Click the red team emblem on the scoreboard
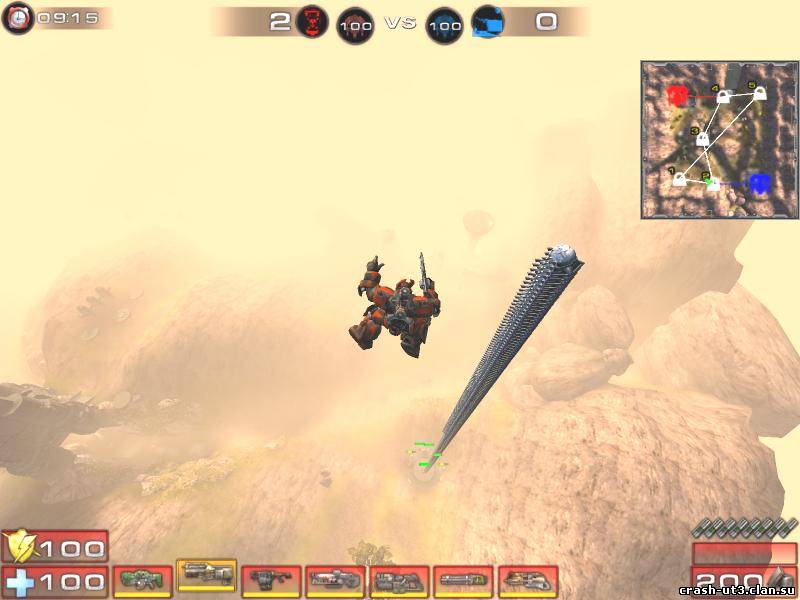This screenshot has width=800, height=600. point(312,21)
